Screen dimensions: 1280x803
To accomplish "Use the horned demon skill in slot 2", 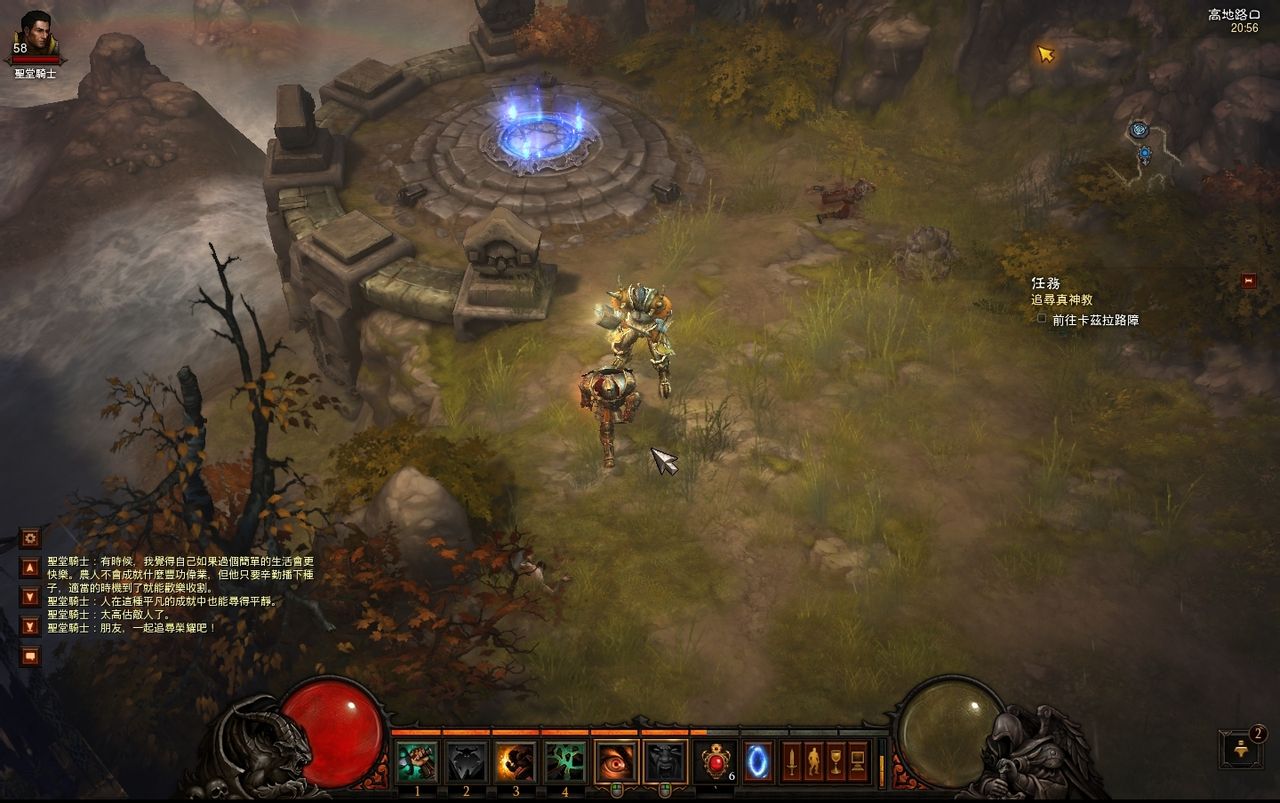I will pyautogui.click(x=466, y=762).
